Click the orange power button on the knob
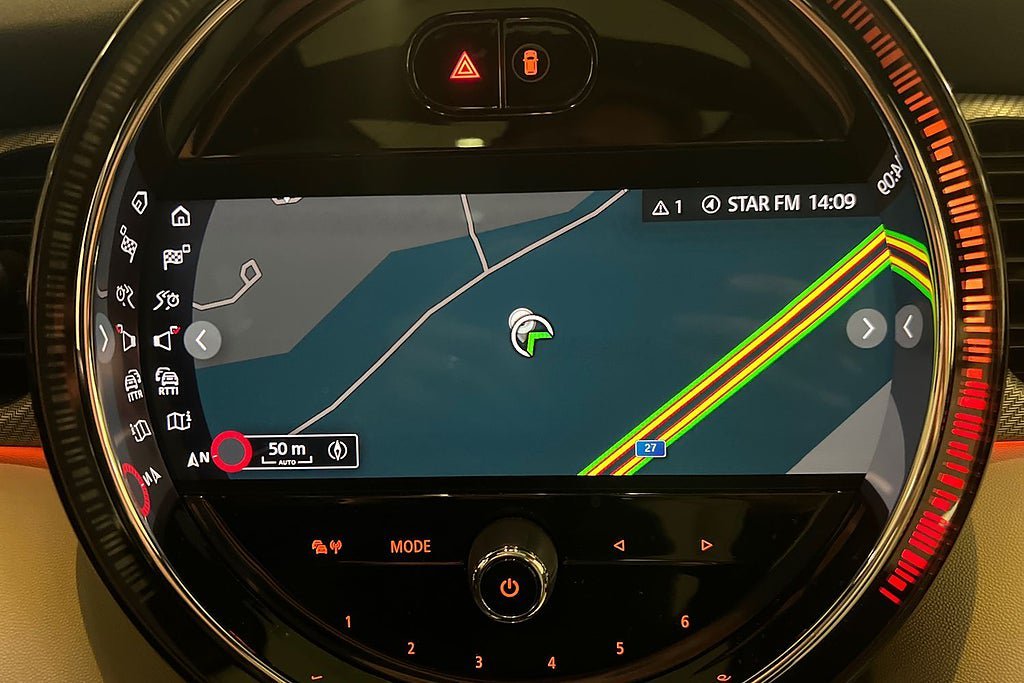Screen dimensions: 1024x683 tap(510, 587)
